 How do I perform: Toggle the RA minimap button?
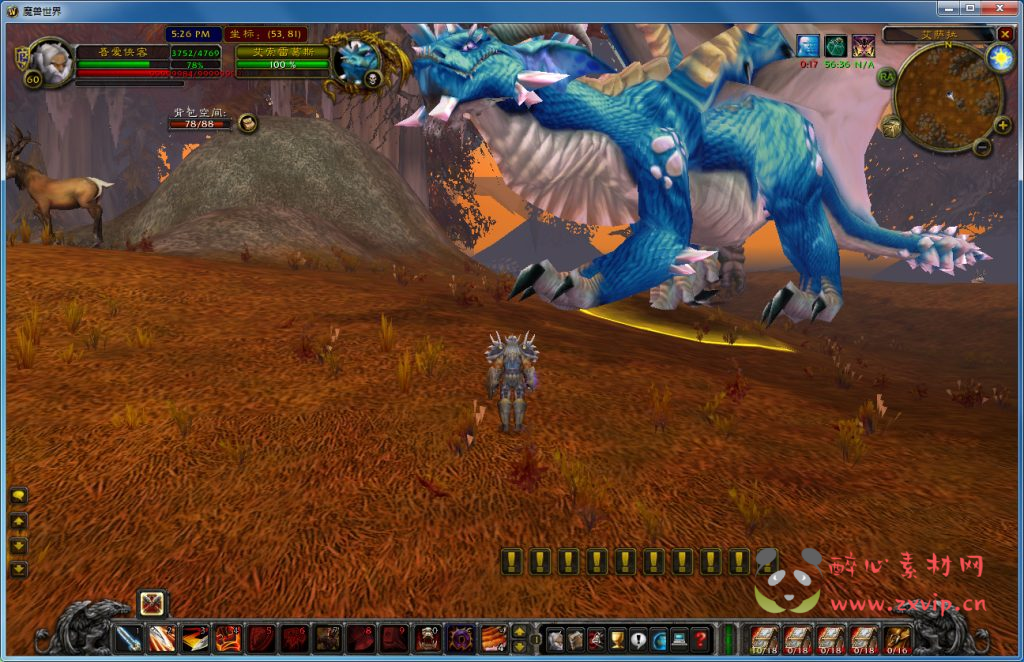tap(886, 76)
